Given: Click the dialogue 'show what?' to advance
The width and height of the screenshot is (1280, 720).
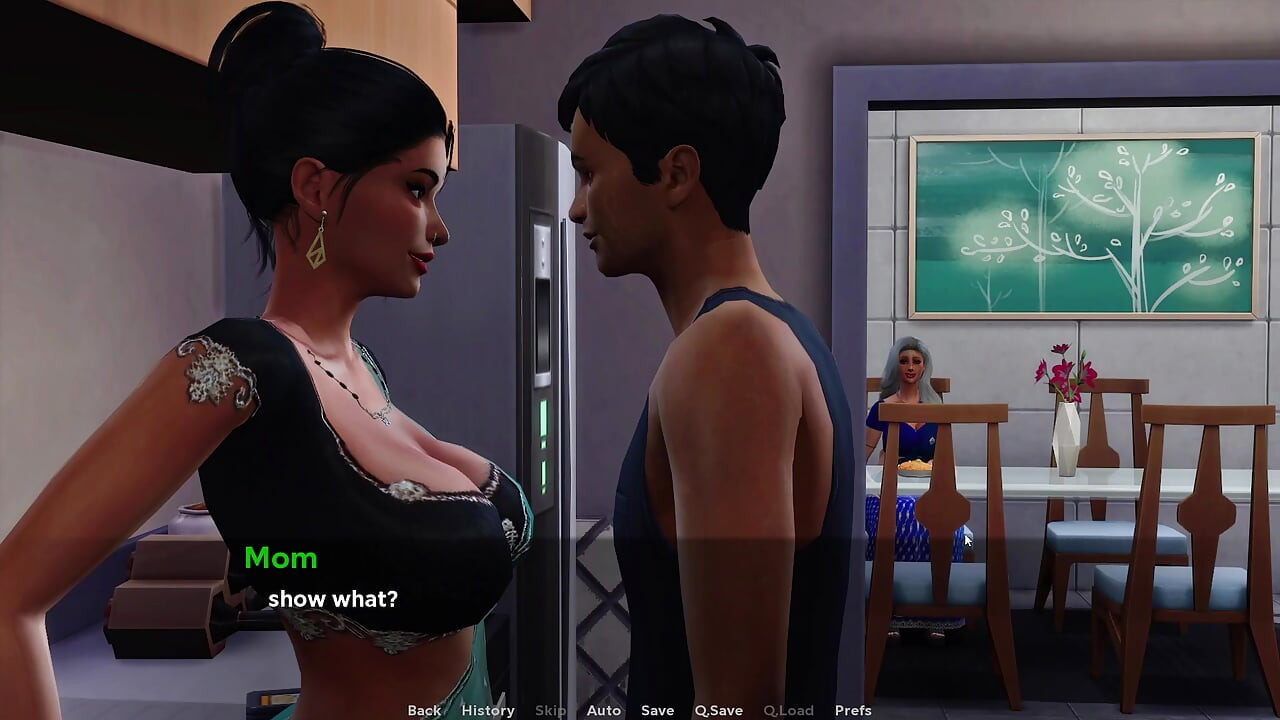Looking at the screenshot, I should (333, 599).
